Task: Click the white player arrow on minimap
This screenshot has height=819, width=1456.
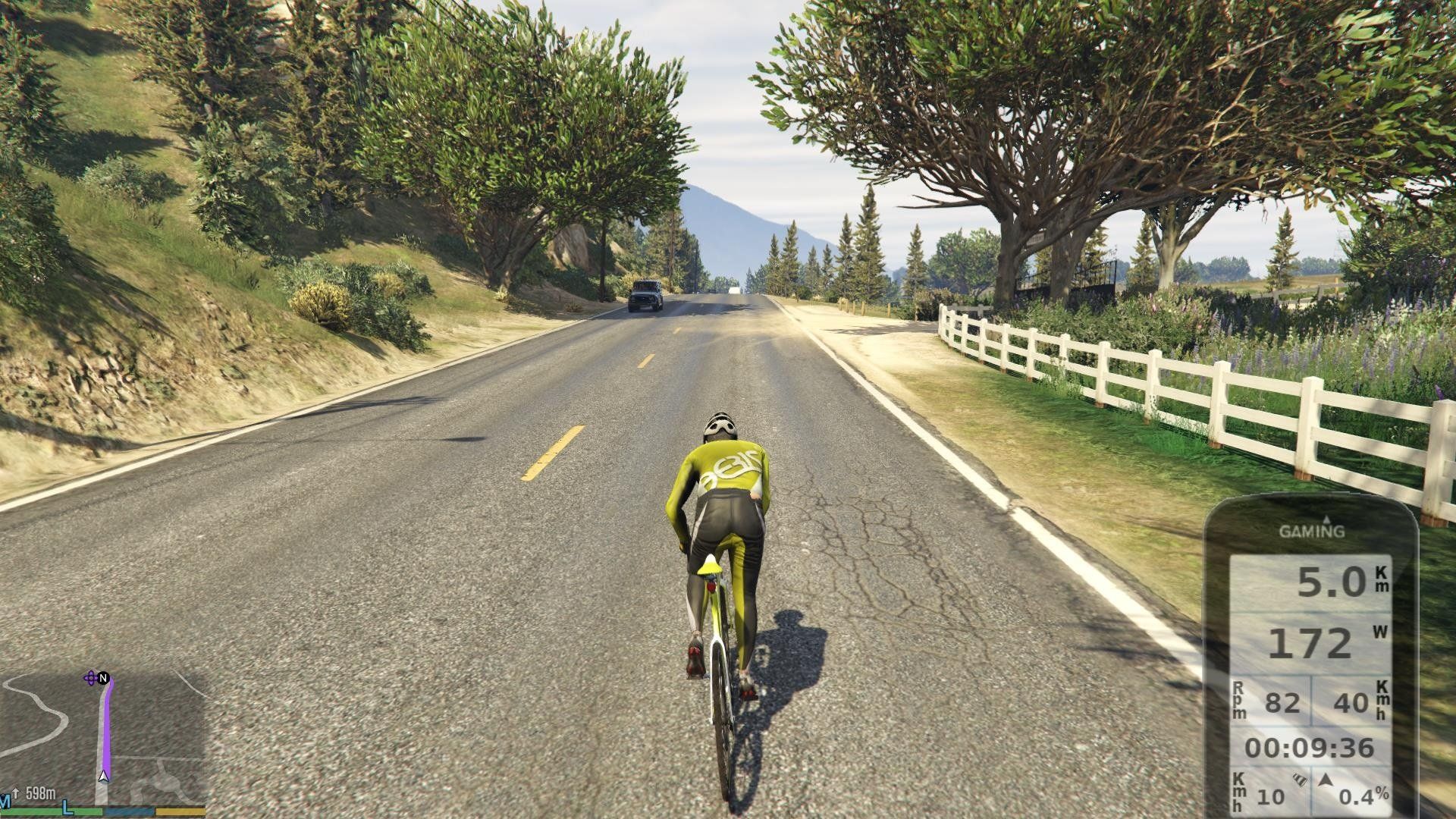Action: click(104, 777)
